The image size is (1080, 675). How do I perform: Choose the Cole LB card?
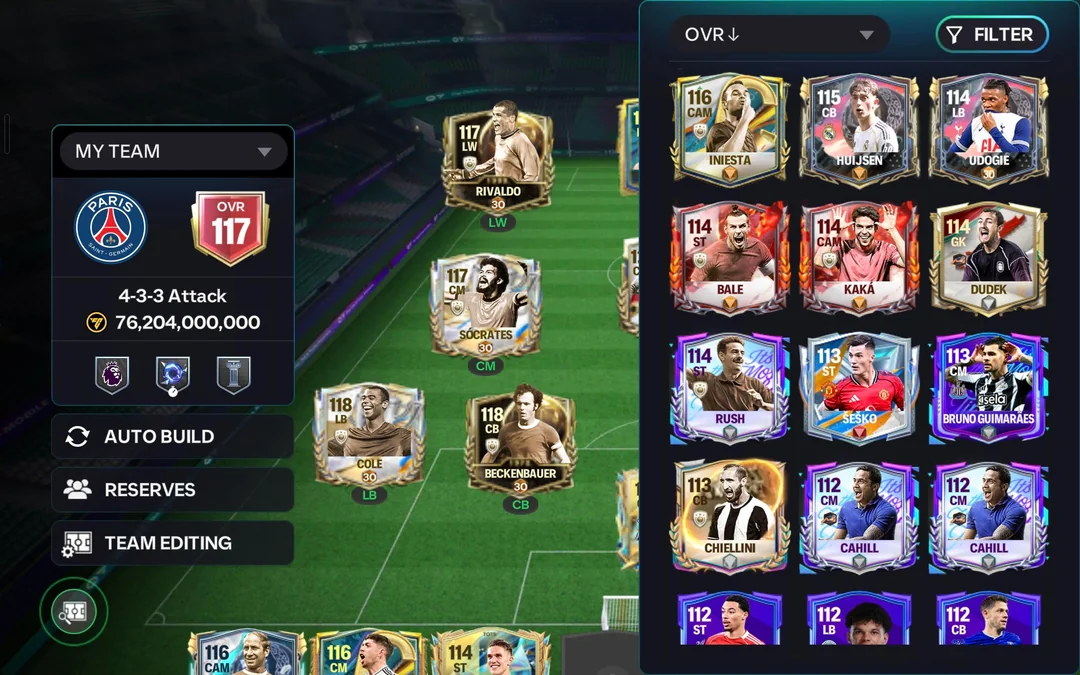click(x=369, y=435)
